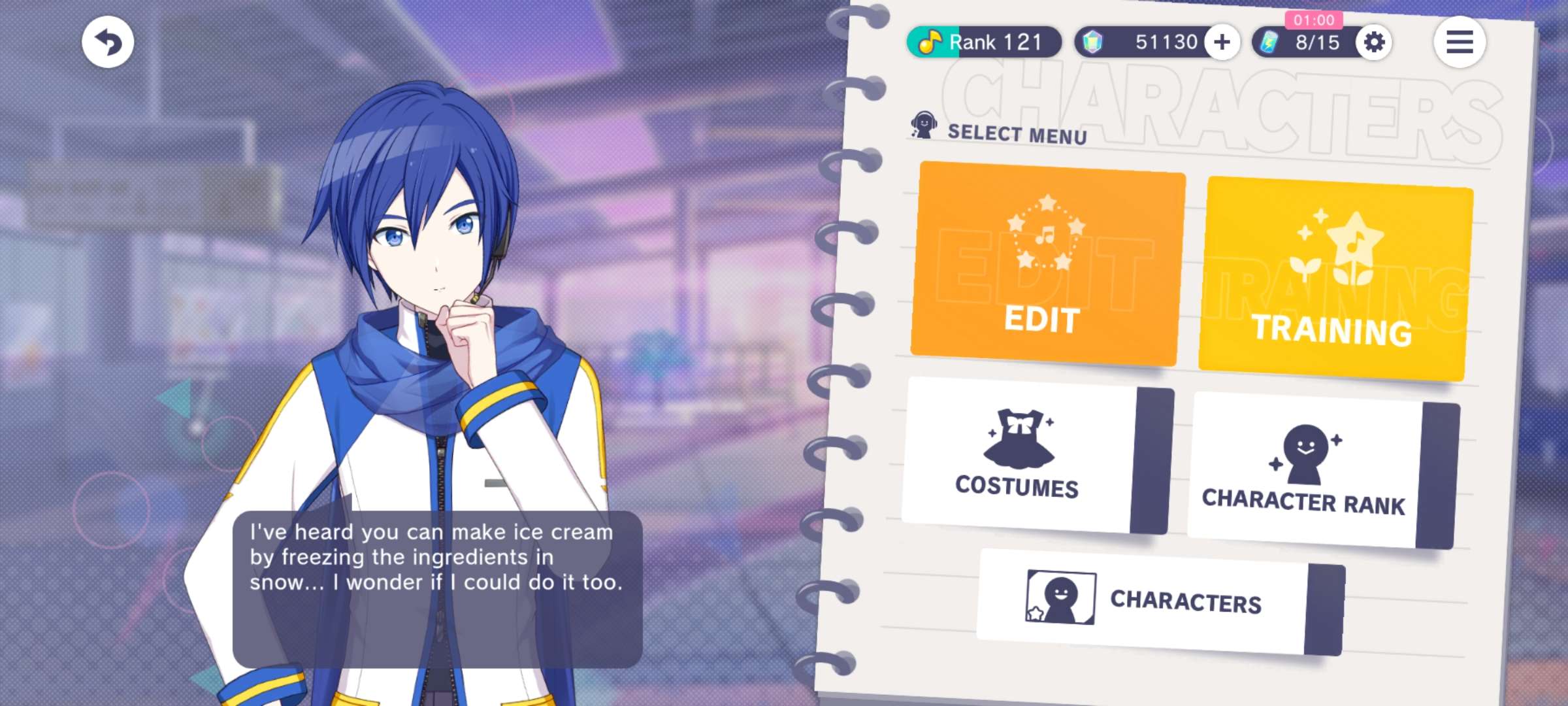Open the Characters list button
Viewport: 1568px width, 706px height.
point(1160,601)
